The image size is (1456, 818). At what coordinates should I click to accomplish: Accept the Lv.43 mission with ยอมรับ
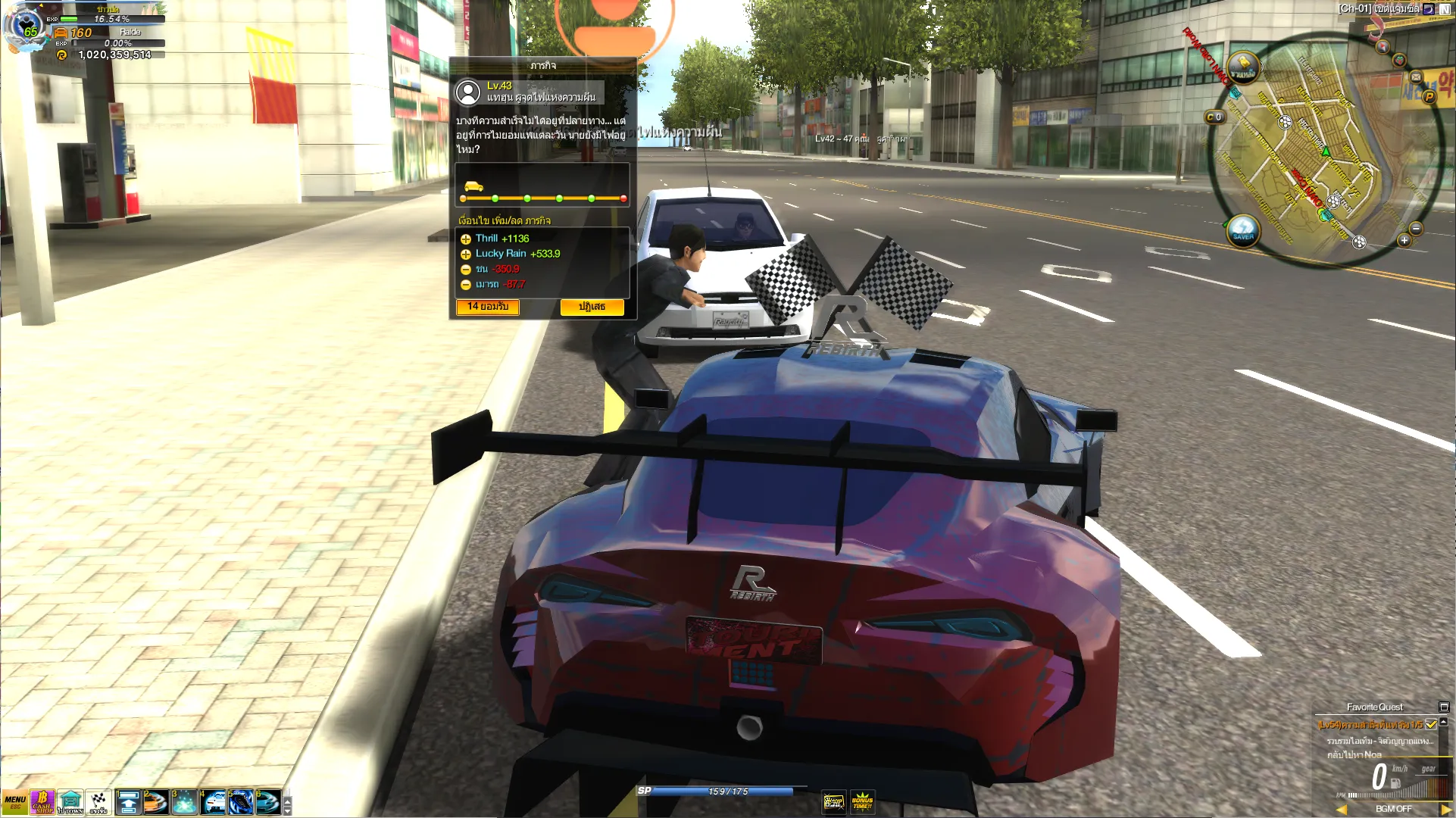(x=487, y=307)
